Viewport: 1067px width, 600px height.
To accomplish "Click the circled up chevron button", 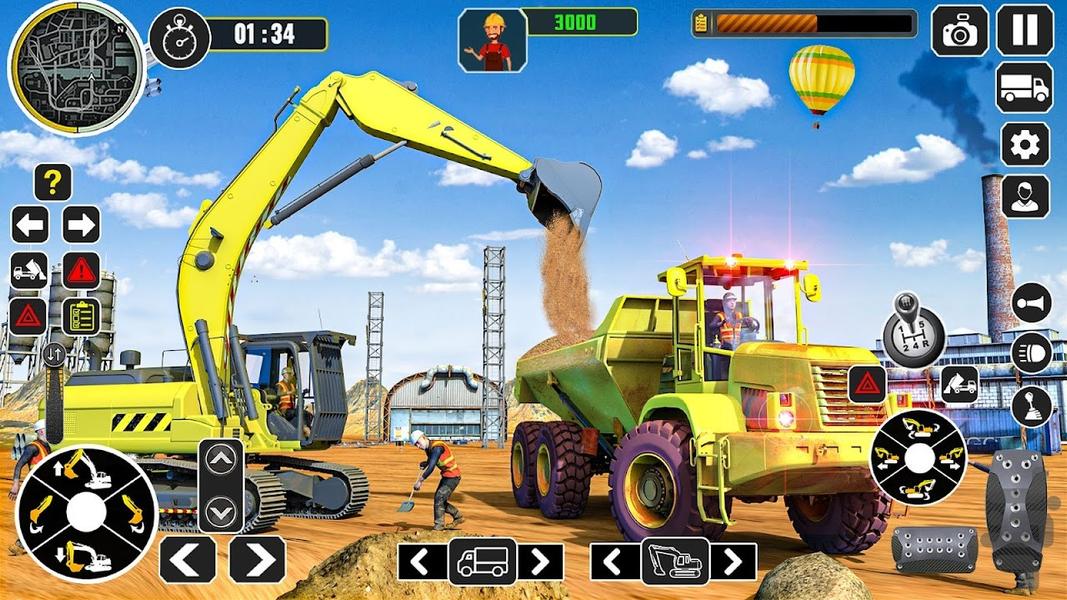I will 221,460.
